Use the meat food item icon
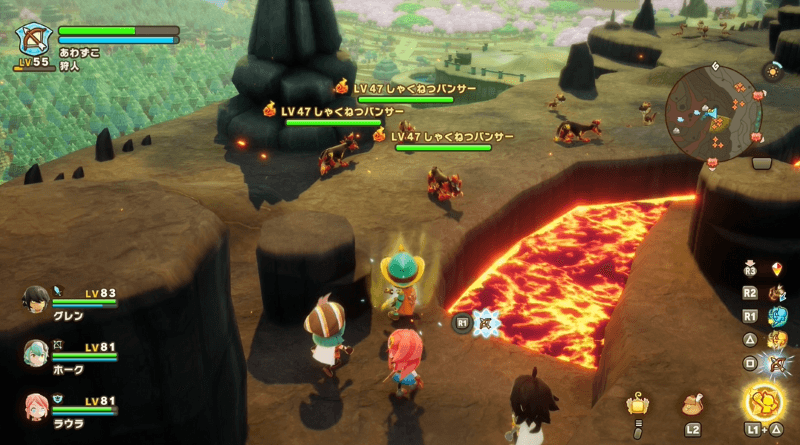 pos(692,406)
